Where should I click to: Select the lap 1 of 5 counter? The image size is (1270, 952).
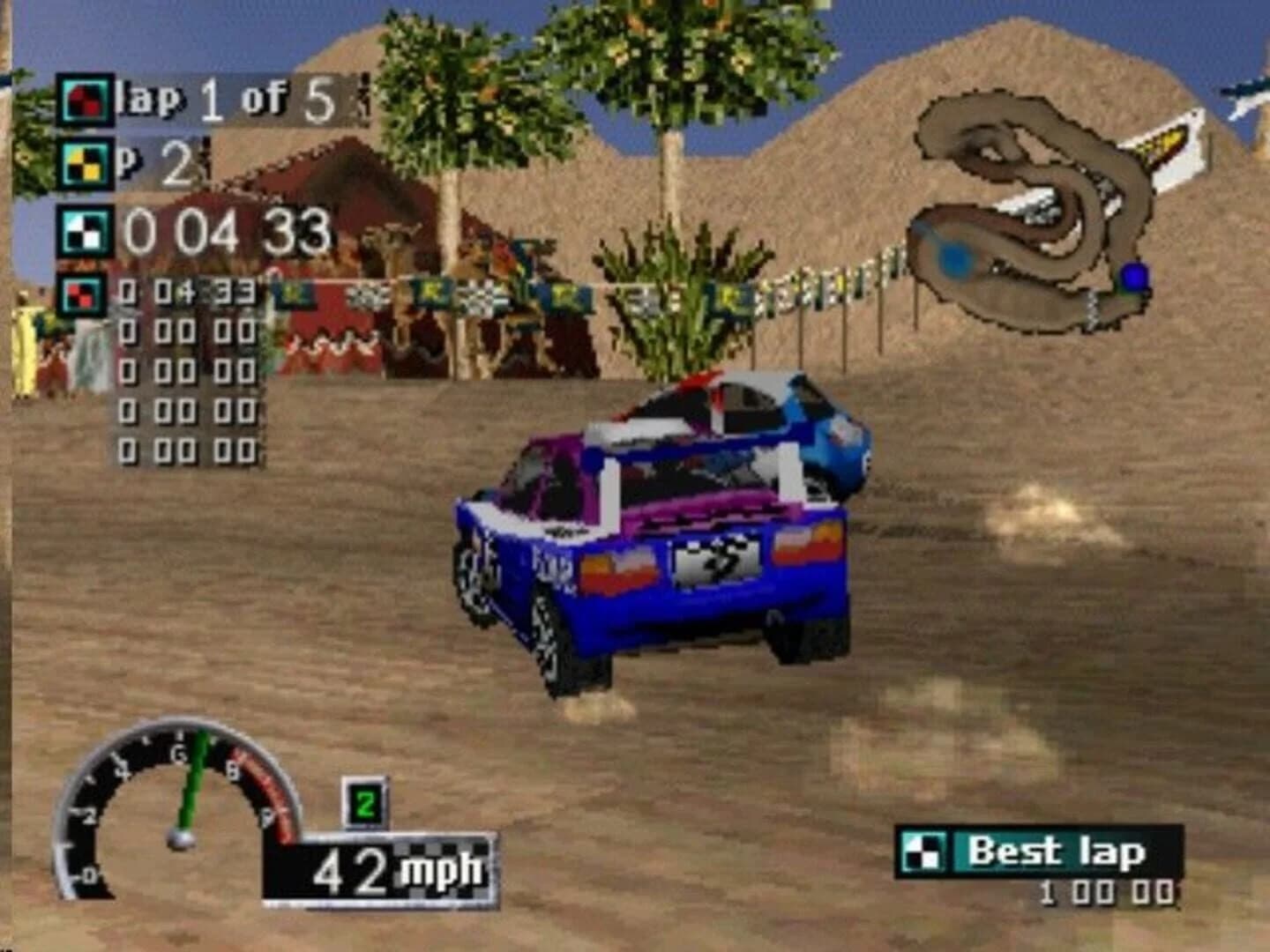tap(225, 99)
